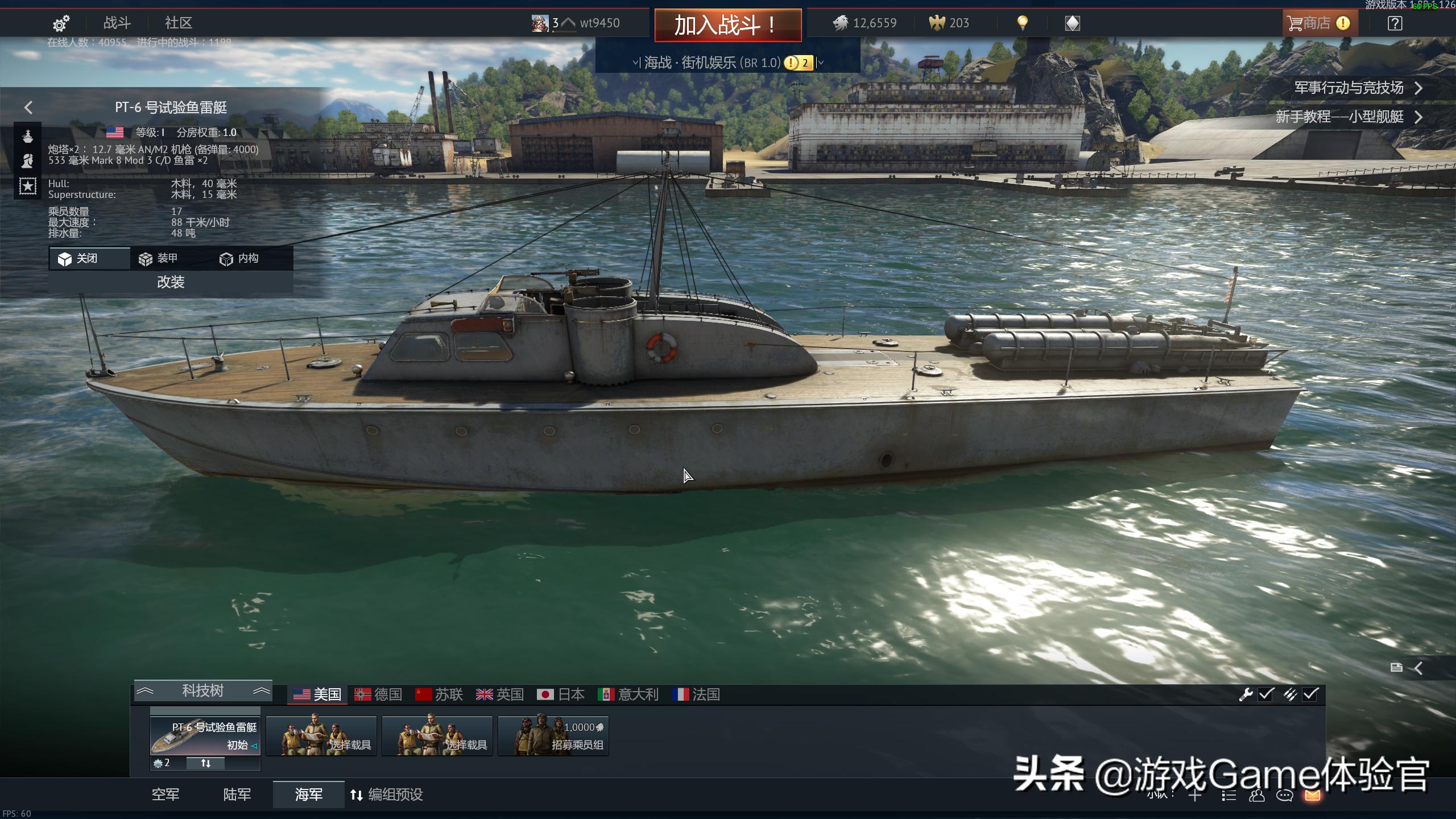Expand 军事行动与竞技场 via its arrow

click(x=1418, y=89)
